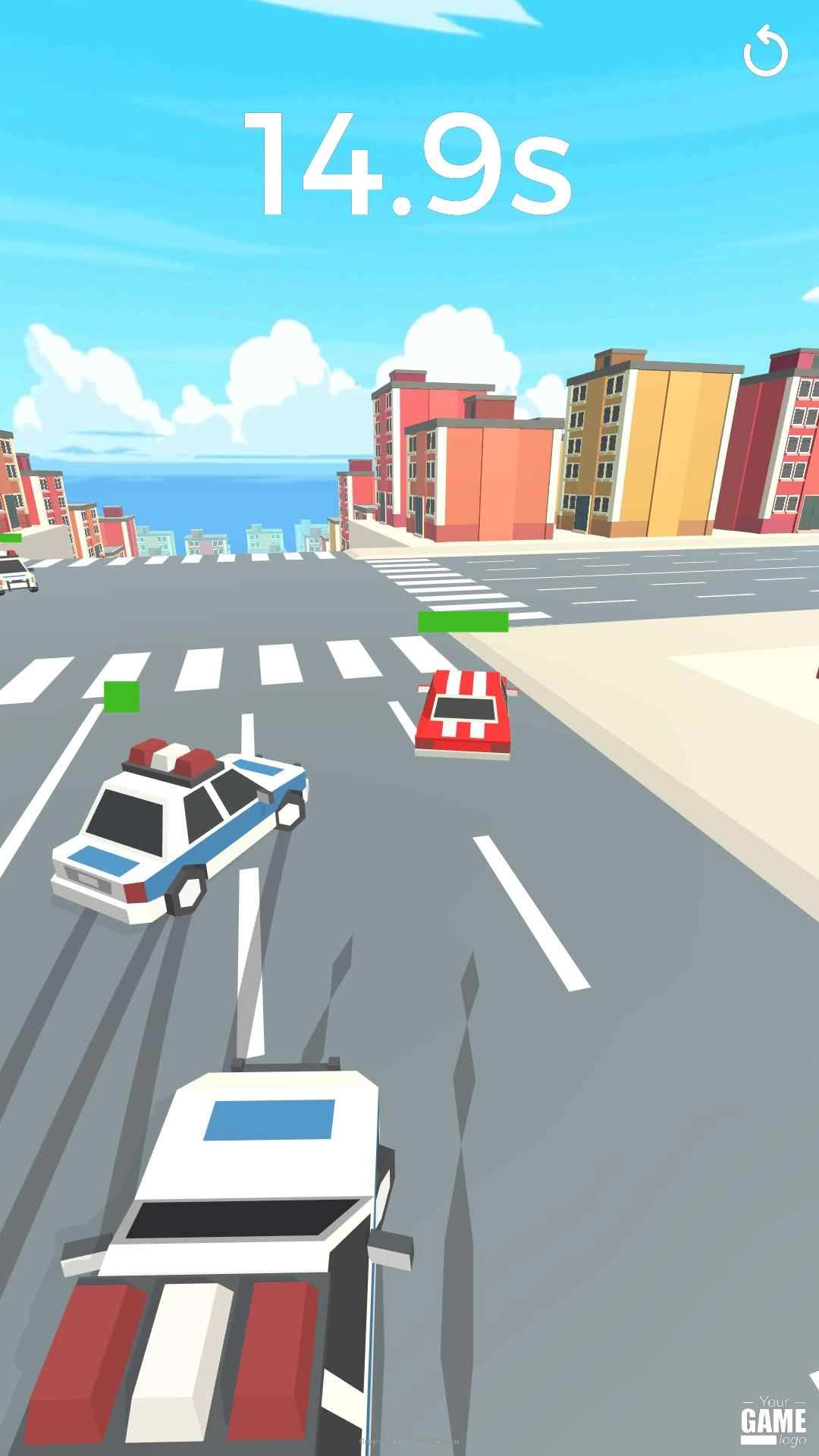Click the restart arrow icon
The width and height of the screenshot is (819, 1456).
(x=765, y=52)
